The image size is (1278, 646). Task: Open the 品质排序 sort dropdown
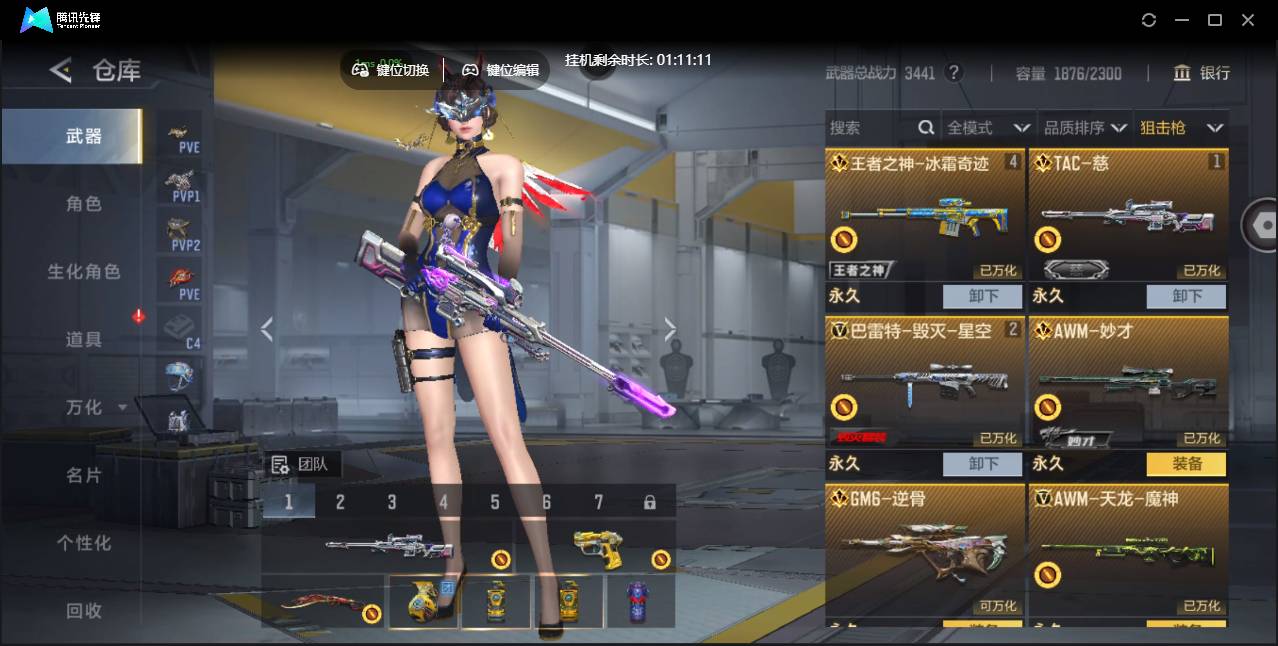pos(1085,128)
